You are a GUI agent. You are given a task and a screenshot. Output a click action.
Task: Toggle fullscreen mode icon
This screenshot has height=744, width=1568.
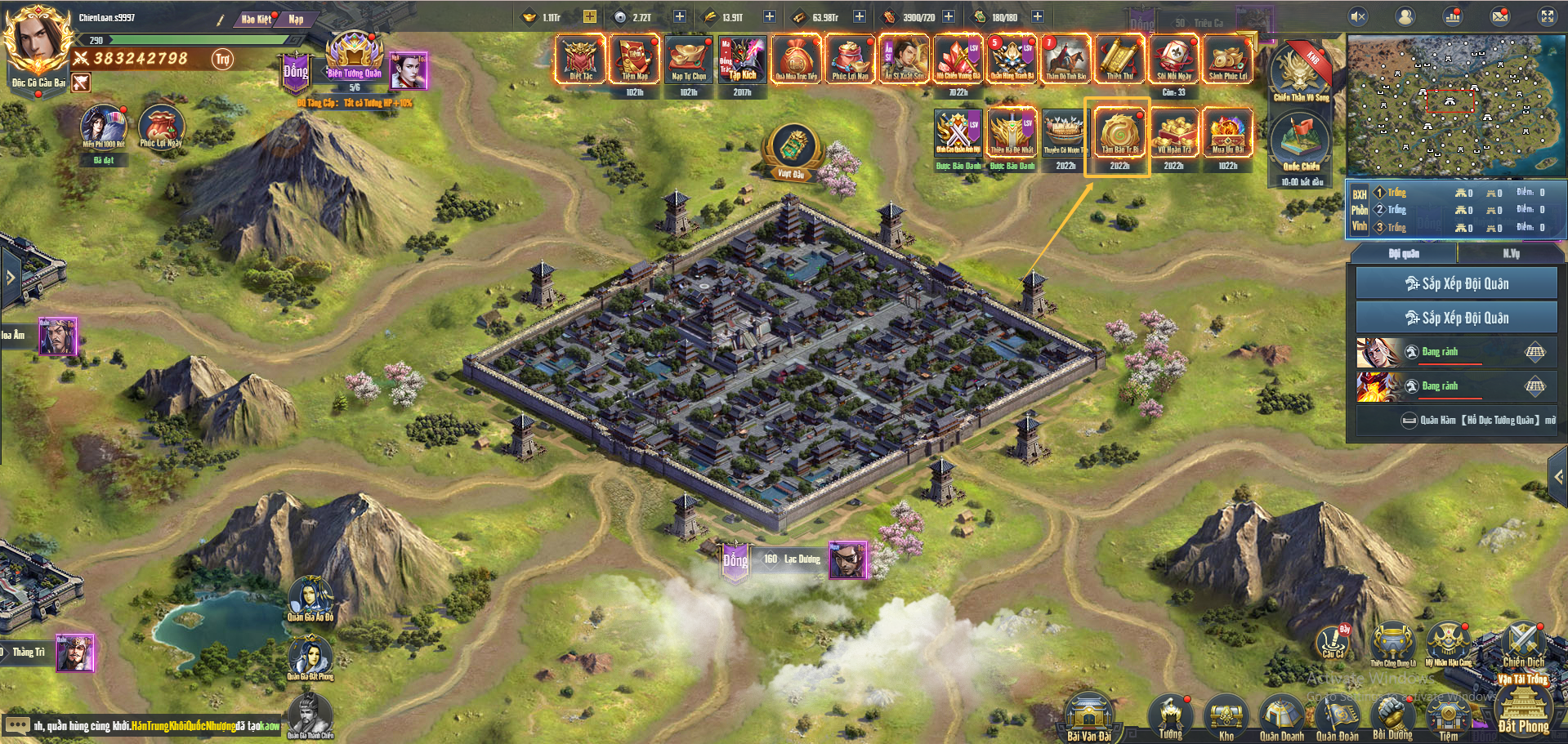pyautogui.click(x=1548, y=16)
